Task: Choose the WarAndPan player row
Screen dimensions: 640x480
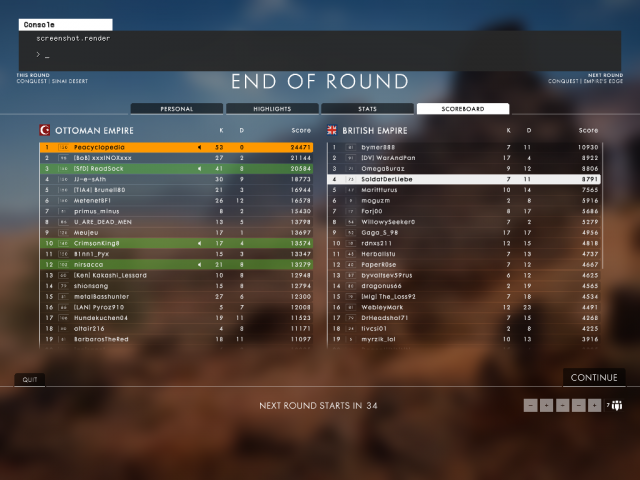Action: (463, 157)
